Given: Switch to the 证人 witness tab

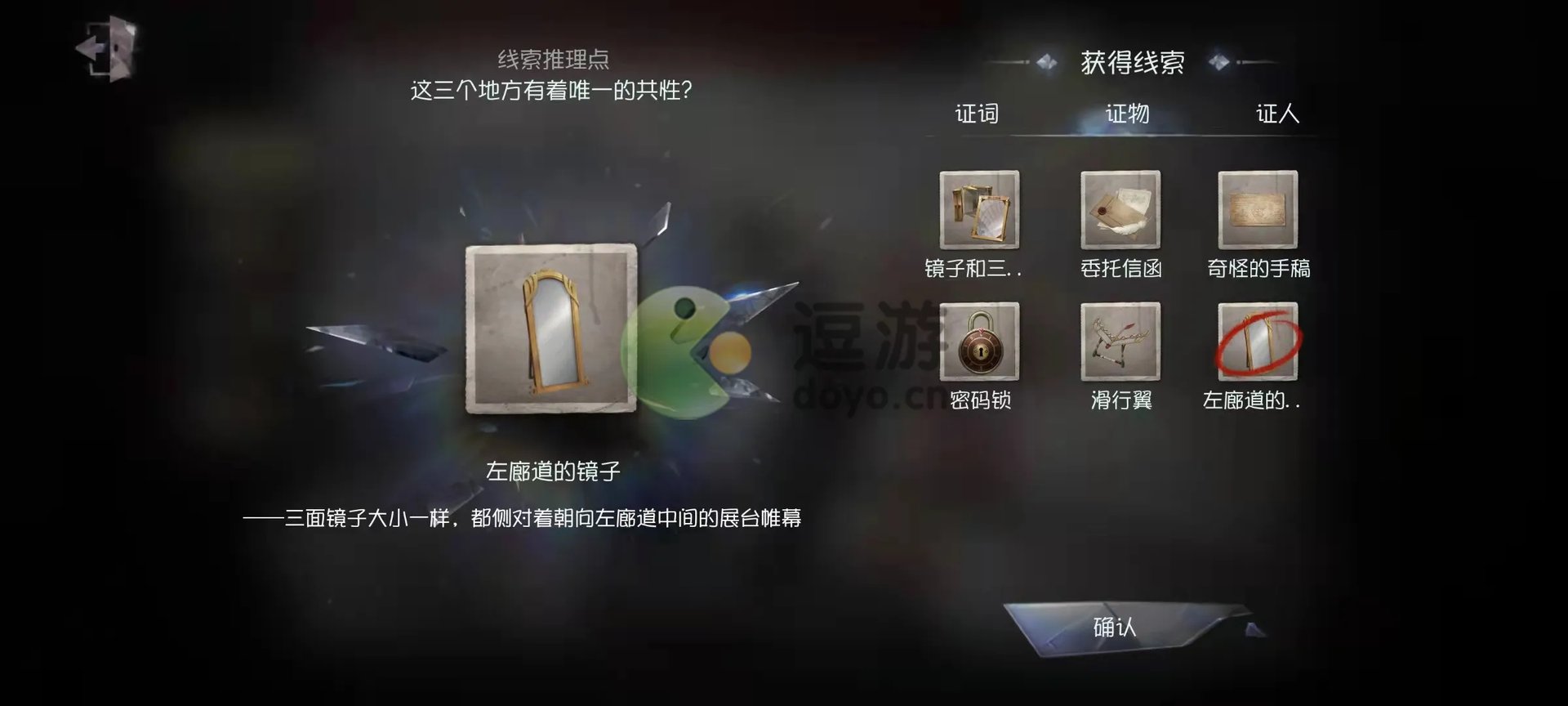Looking at the screenshot, I should pos(1278,114).
